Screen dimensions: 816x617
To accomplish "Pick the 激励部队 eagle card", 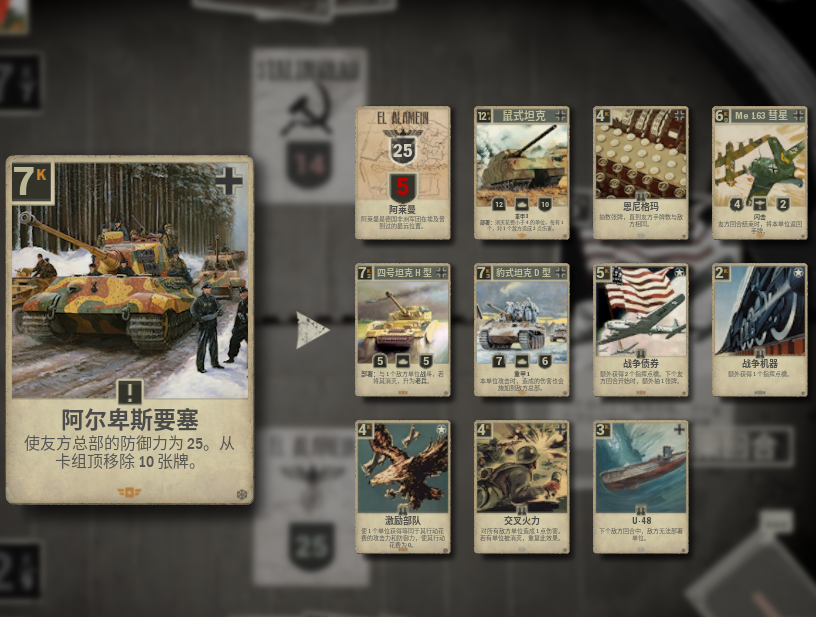I will [403, 487].
